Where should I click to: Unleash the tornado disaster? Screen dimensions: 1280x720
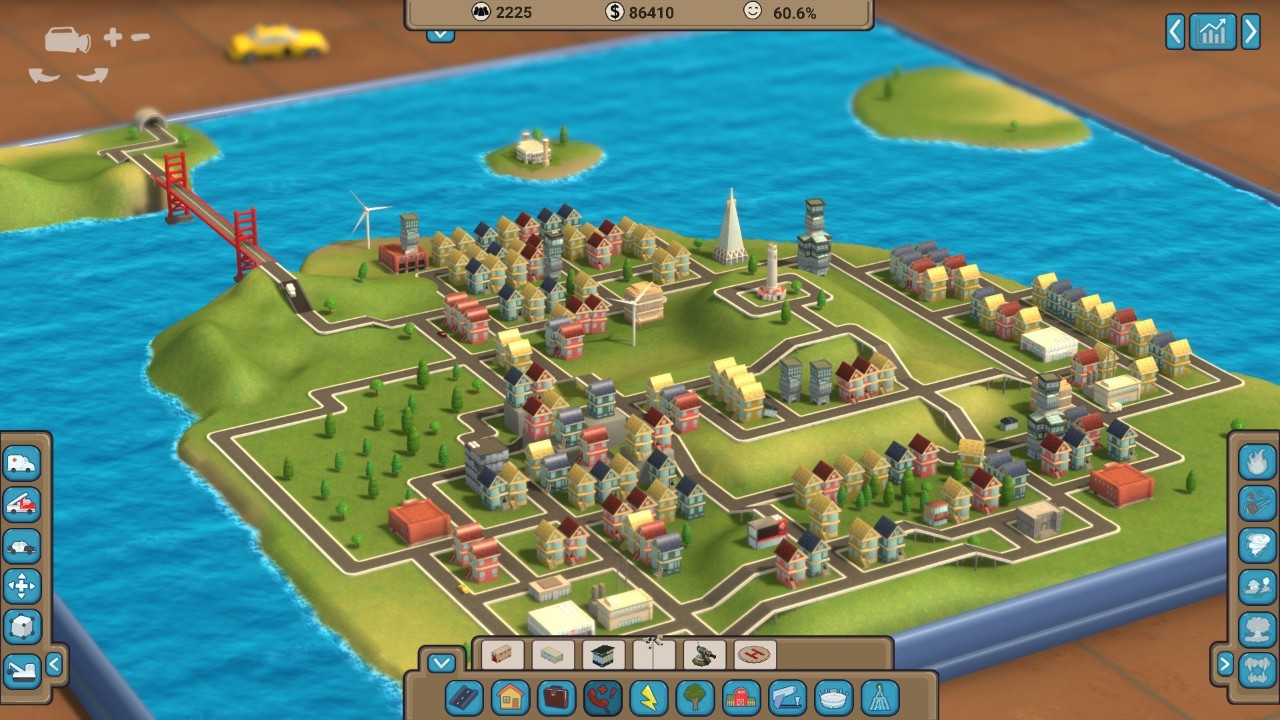[1257, 545]
